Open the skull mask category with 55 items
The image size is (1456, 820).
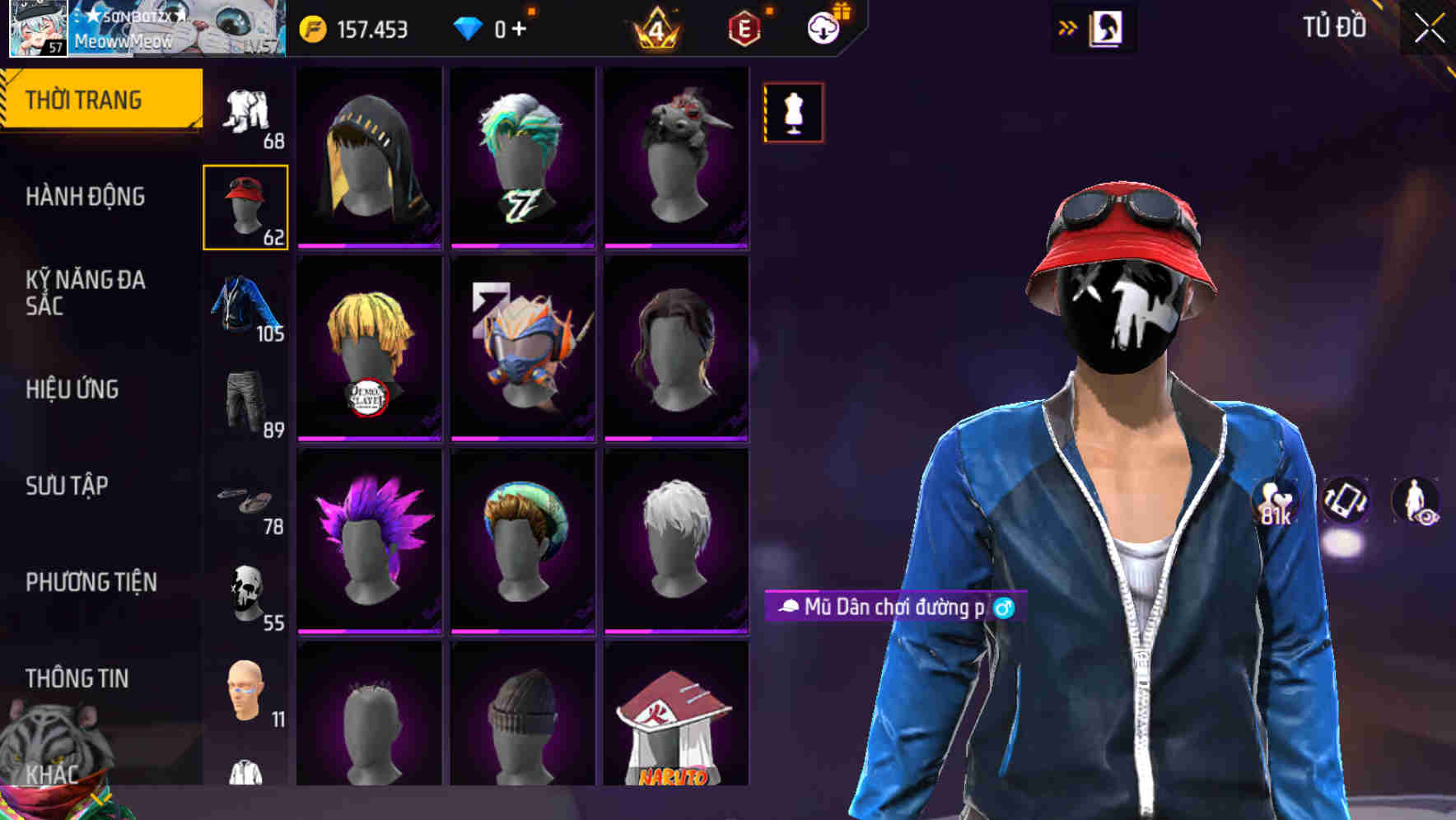pyautogui.click(x=245, y=589)
